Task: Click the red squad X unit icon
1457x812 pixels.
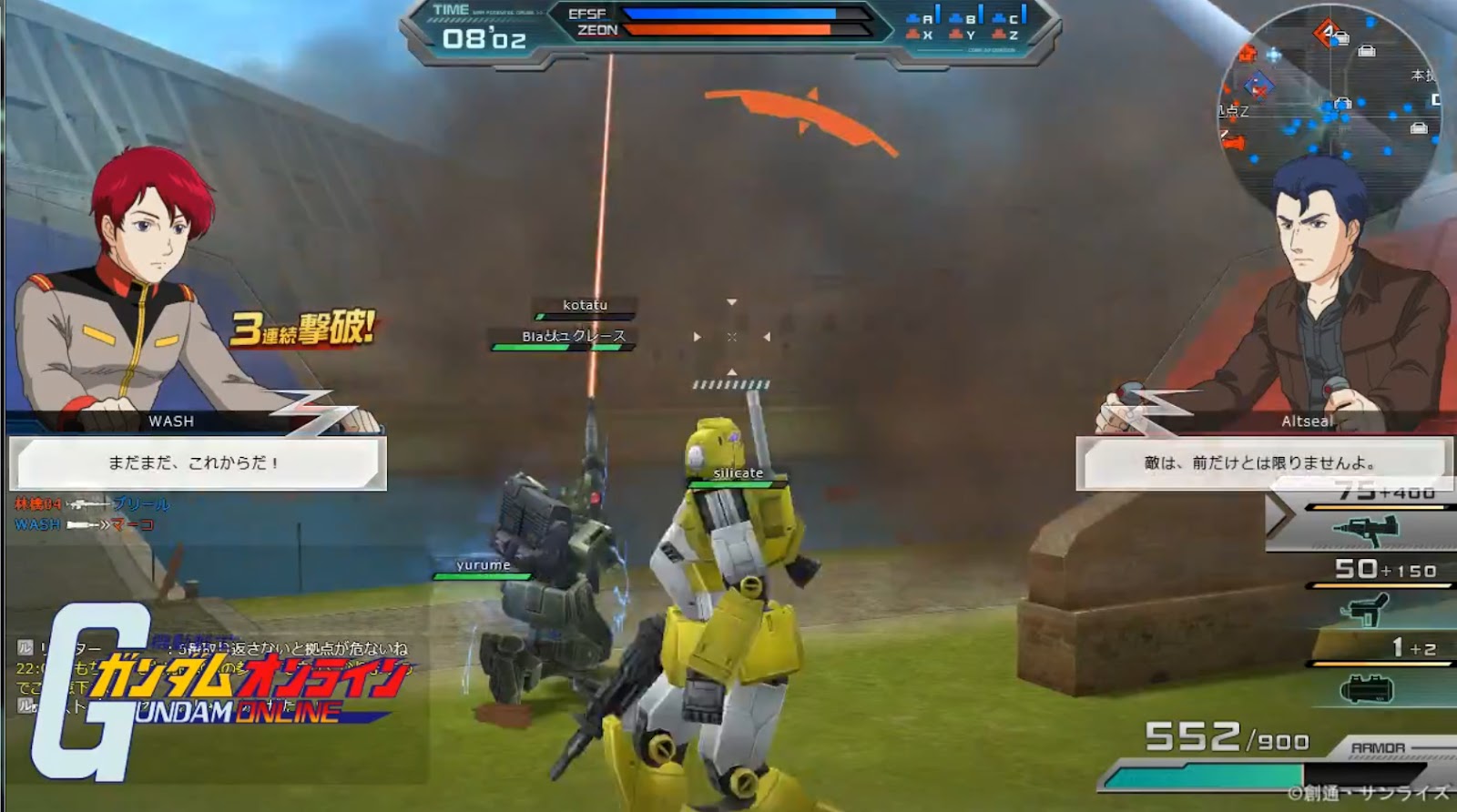Action: click(913, 33)
